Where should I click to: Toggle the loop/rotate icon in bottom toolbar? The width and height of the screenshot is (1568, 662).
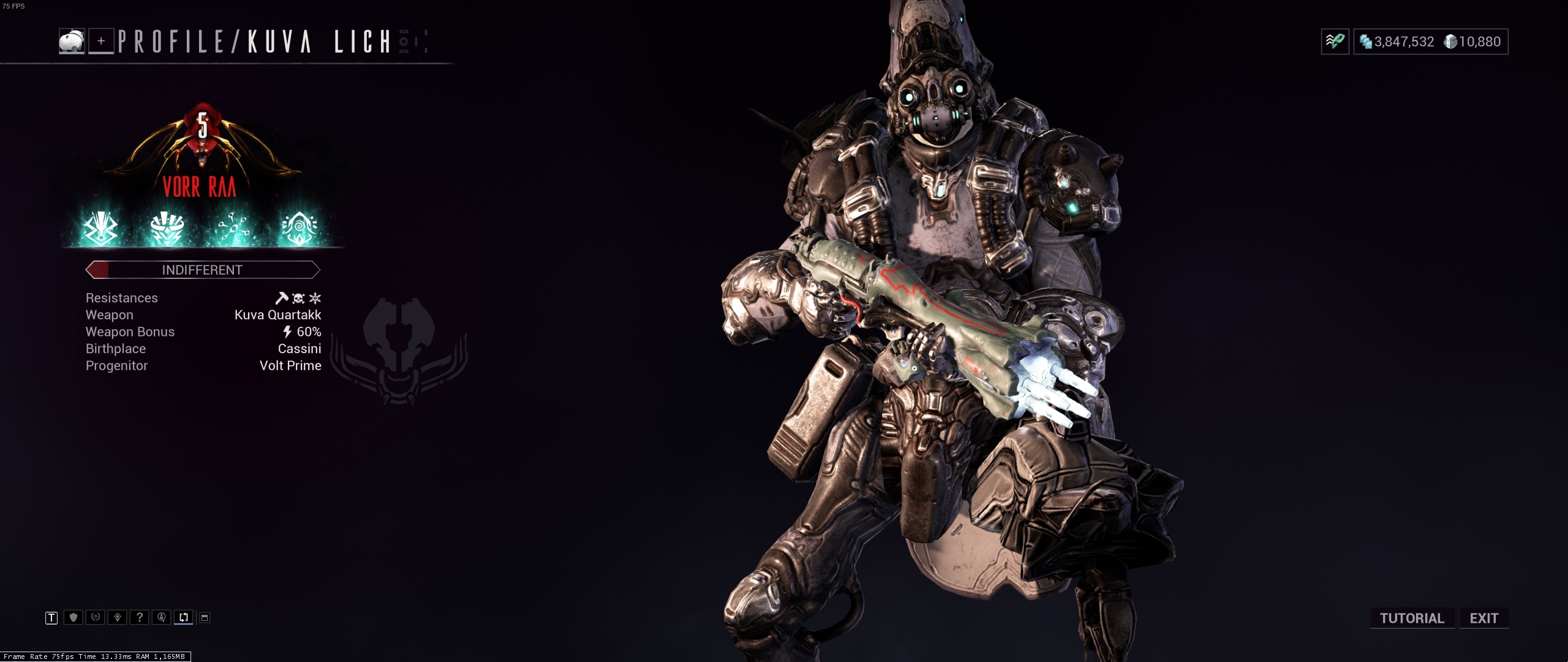[184, 617]
